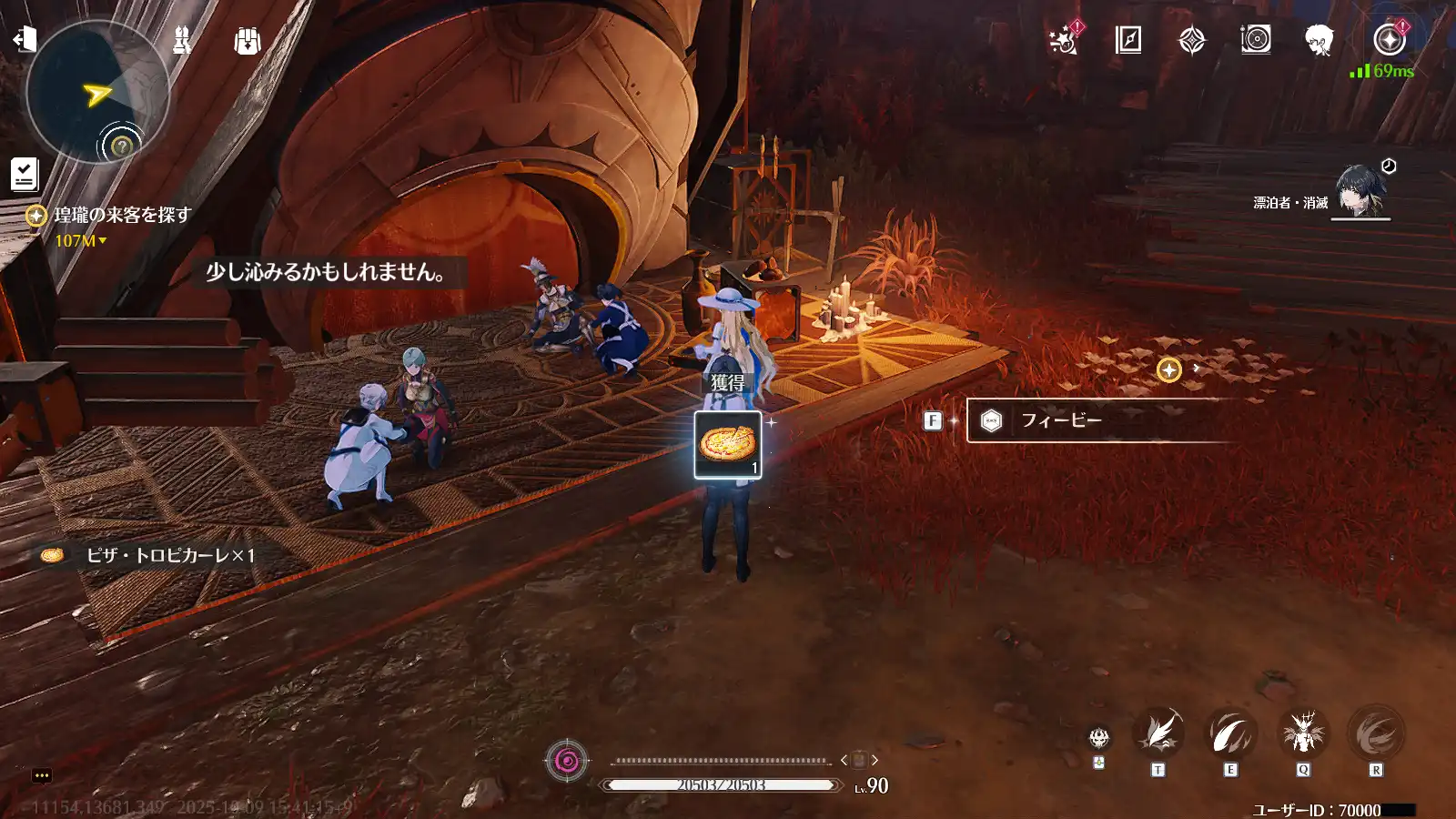Image resolution: width=1456 pixels, height=819 pixels.
Task: Activate the feather-pickaxe utility skill
Action: click(1158, 733)
